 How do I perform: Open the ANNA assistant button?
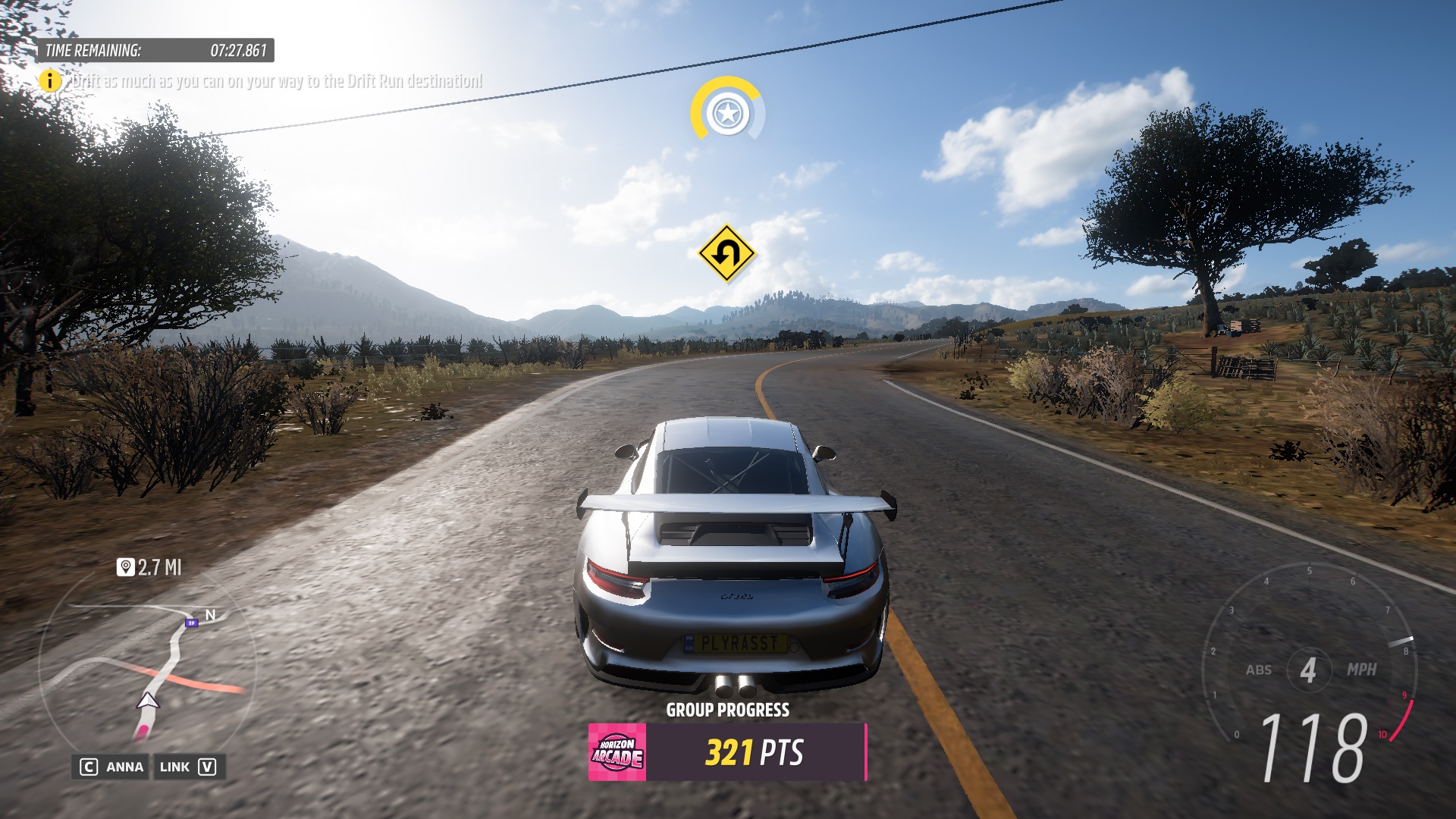coord(112,767)
